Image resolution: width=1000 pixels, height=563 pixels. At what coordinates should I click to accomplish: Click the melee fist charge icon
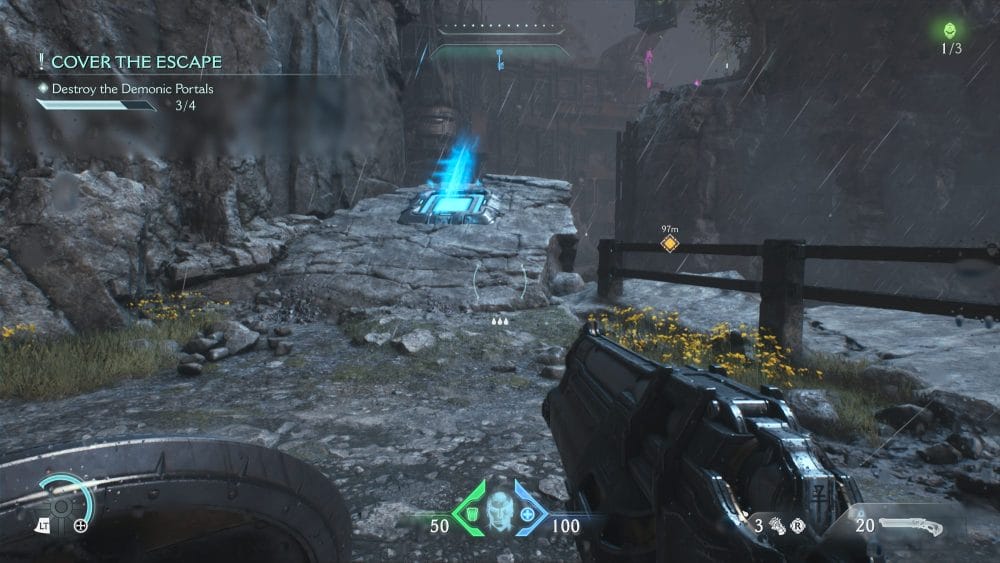tap(777, 523)
